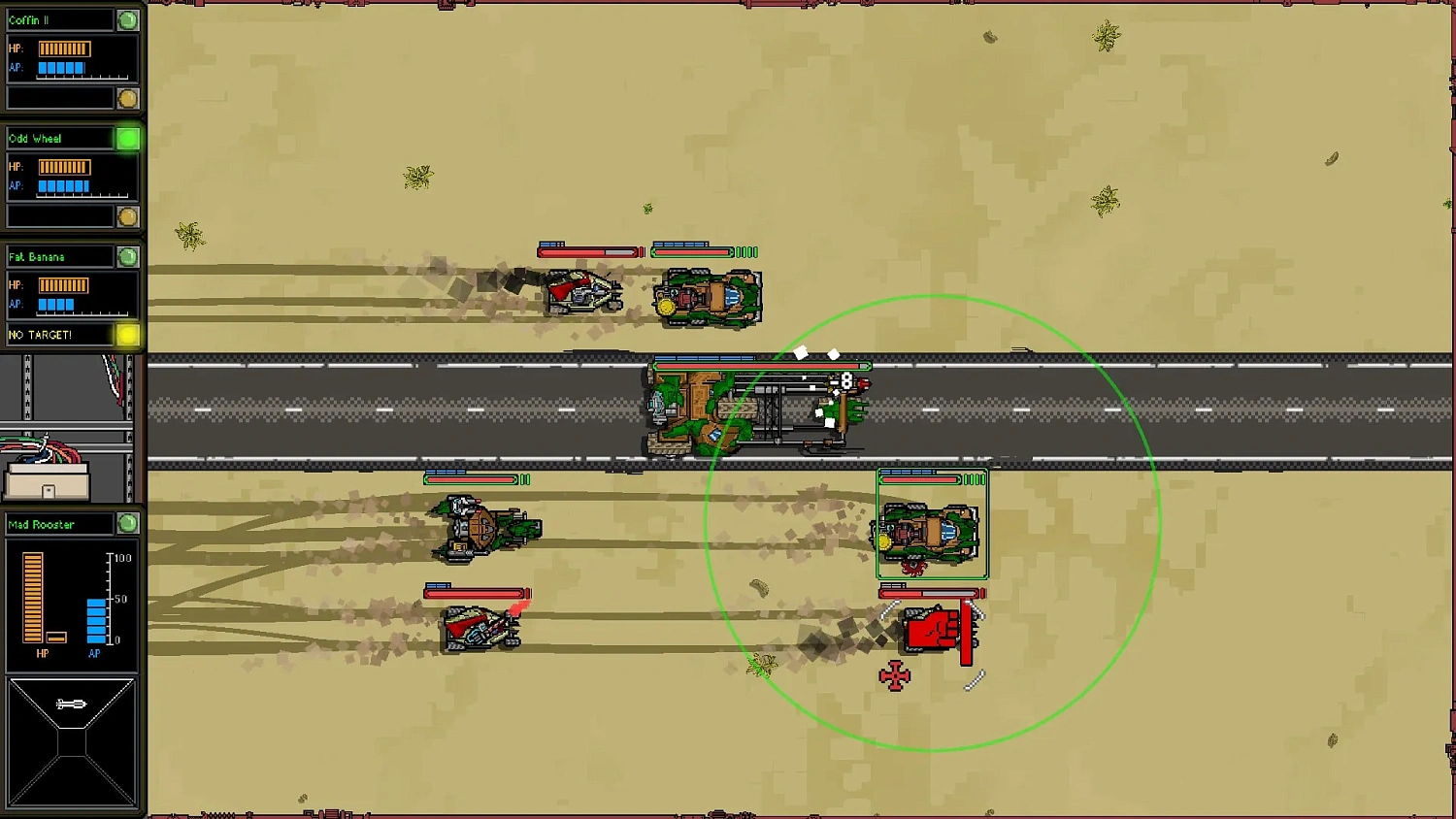Image resolution: width=1456 pixels, height=819 pixels.
Task: Toggle Odd Wheel's bright green status light
Action: tap(127, 138)
